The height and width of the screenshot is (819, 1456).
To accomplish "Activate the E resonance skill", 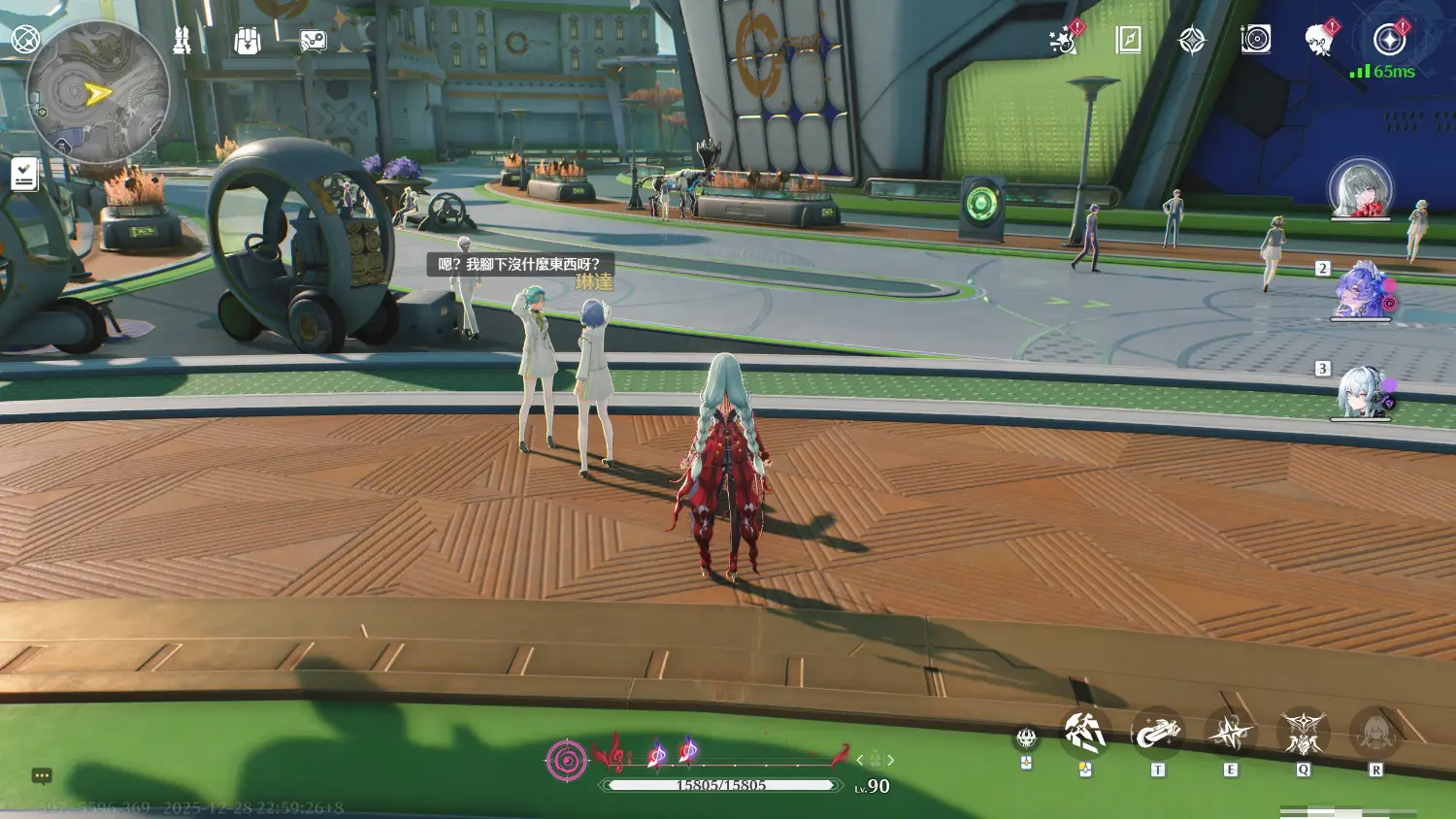I will tap(1230, 734).
